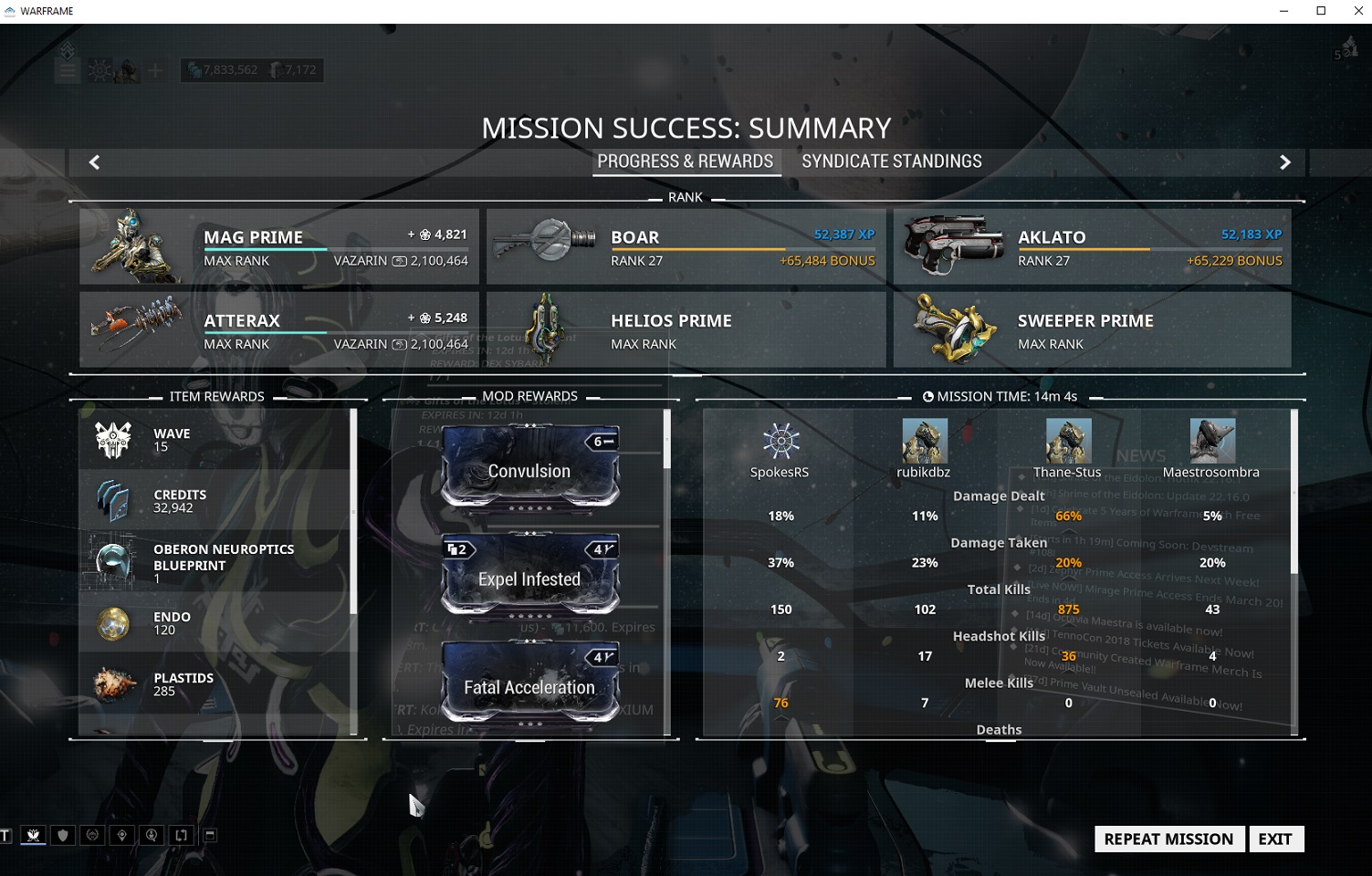Click the Repeat Mission button
The image size is (1372, 876).
[1168, 839]
